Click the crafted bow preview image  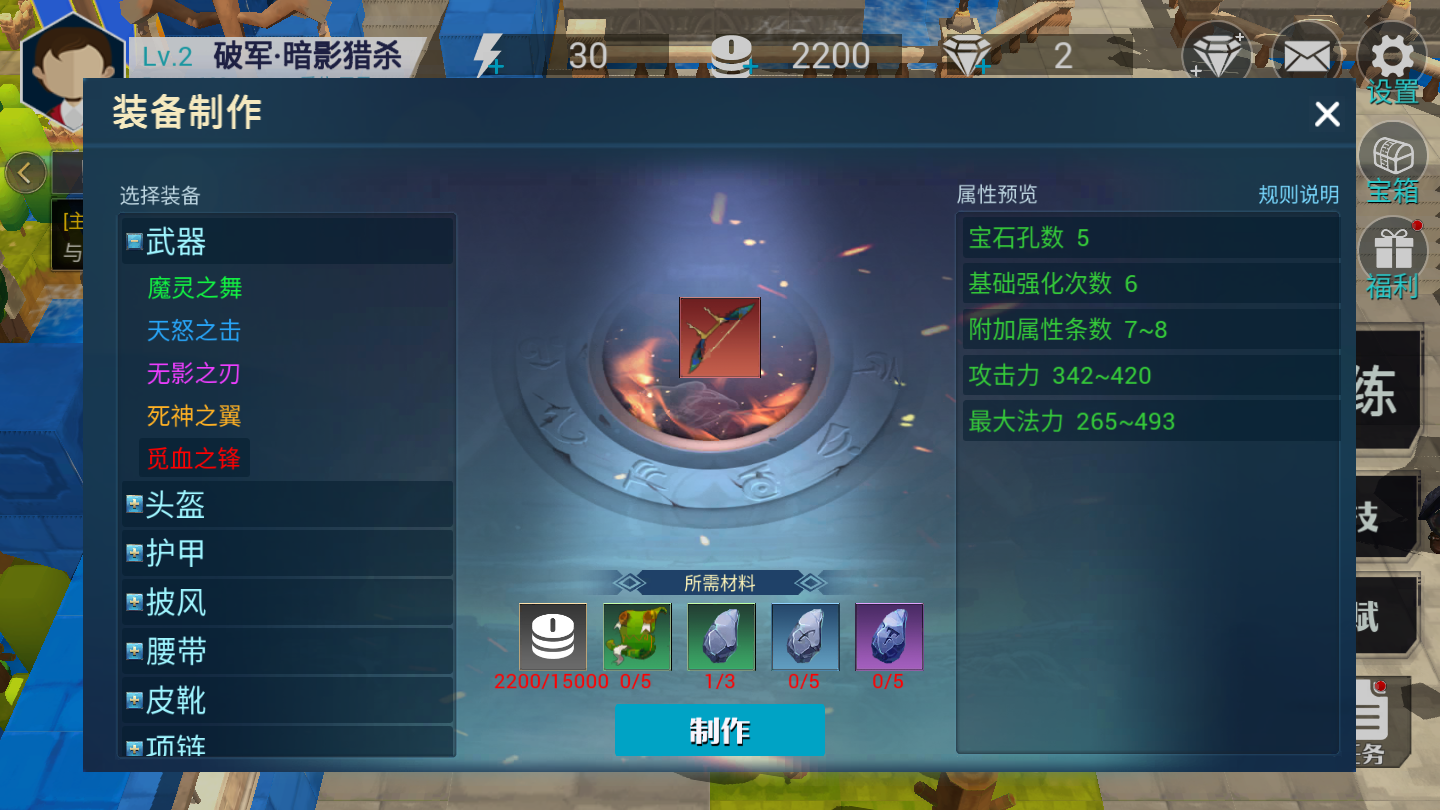coord(720,338)
